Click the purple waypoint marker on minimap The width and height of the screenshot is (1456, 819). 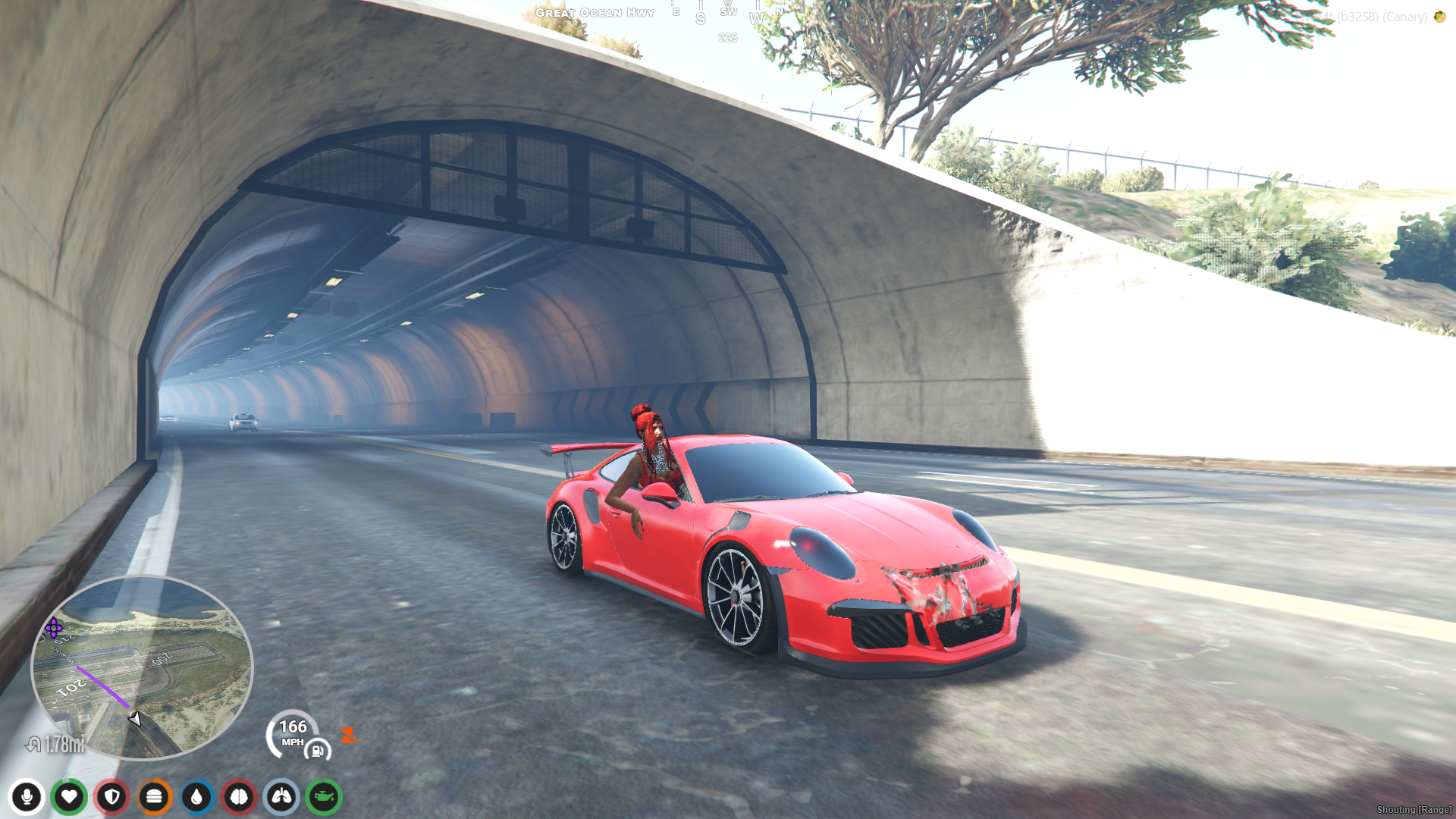point(54,628)
